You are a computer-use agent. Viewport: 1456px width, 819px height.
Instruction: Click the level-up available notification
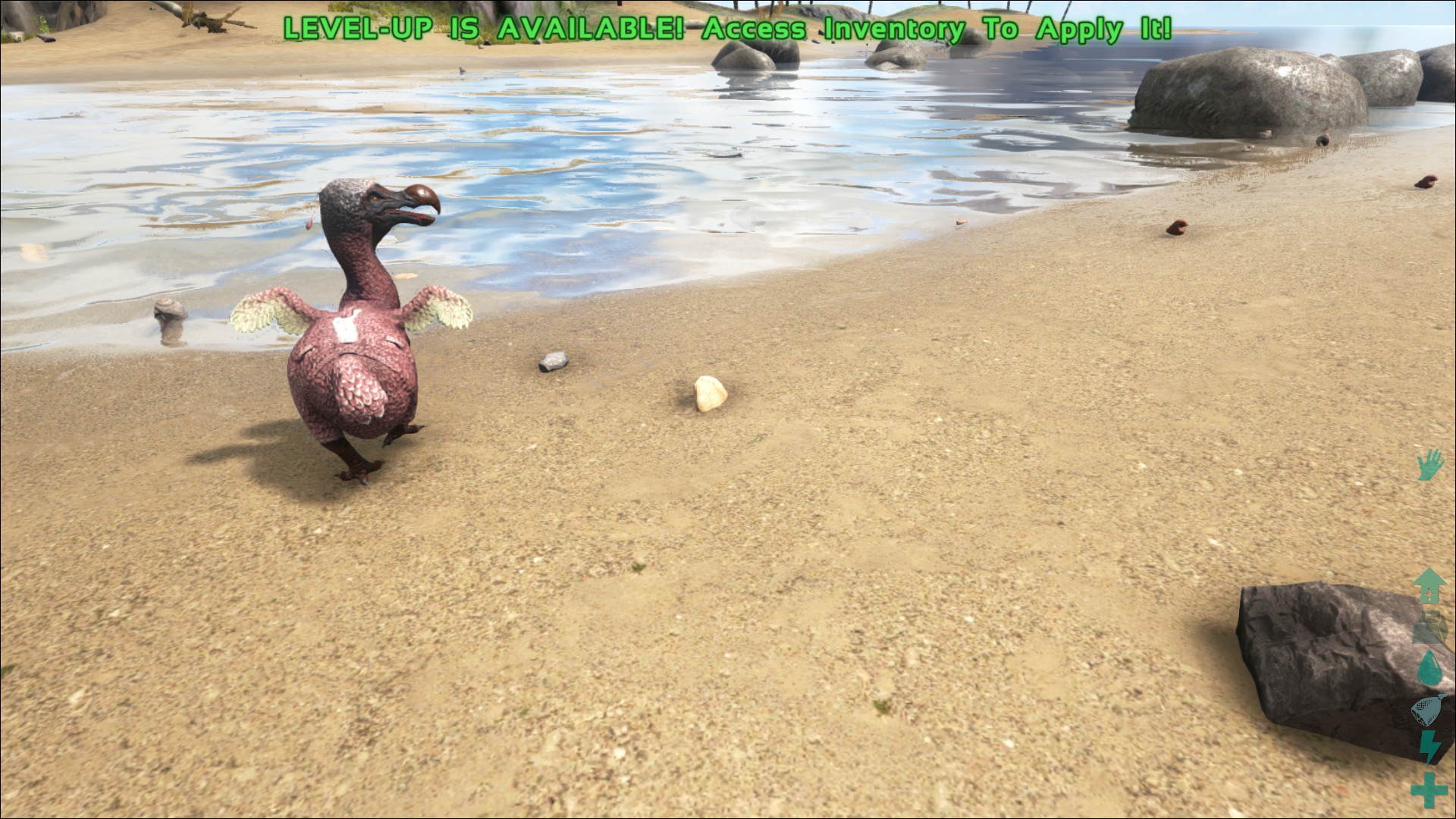coord(726,29)
